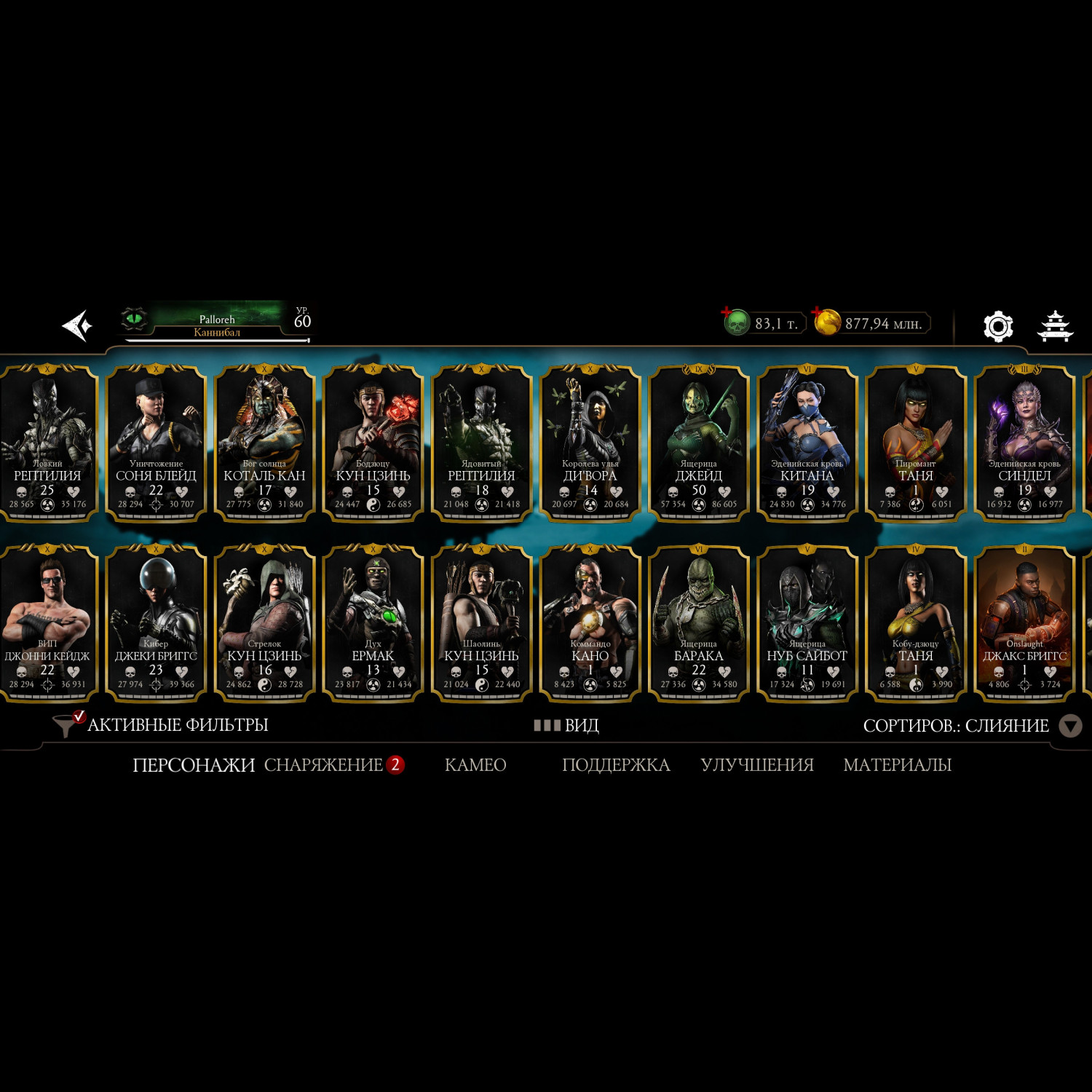1092x1092 pixels.
Task: Select the Ермак character card
Action: (373, 623)
